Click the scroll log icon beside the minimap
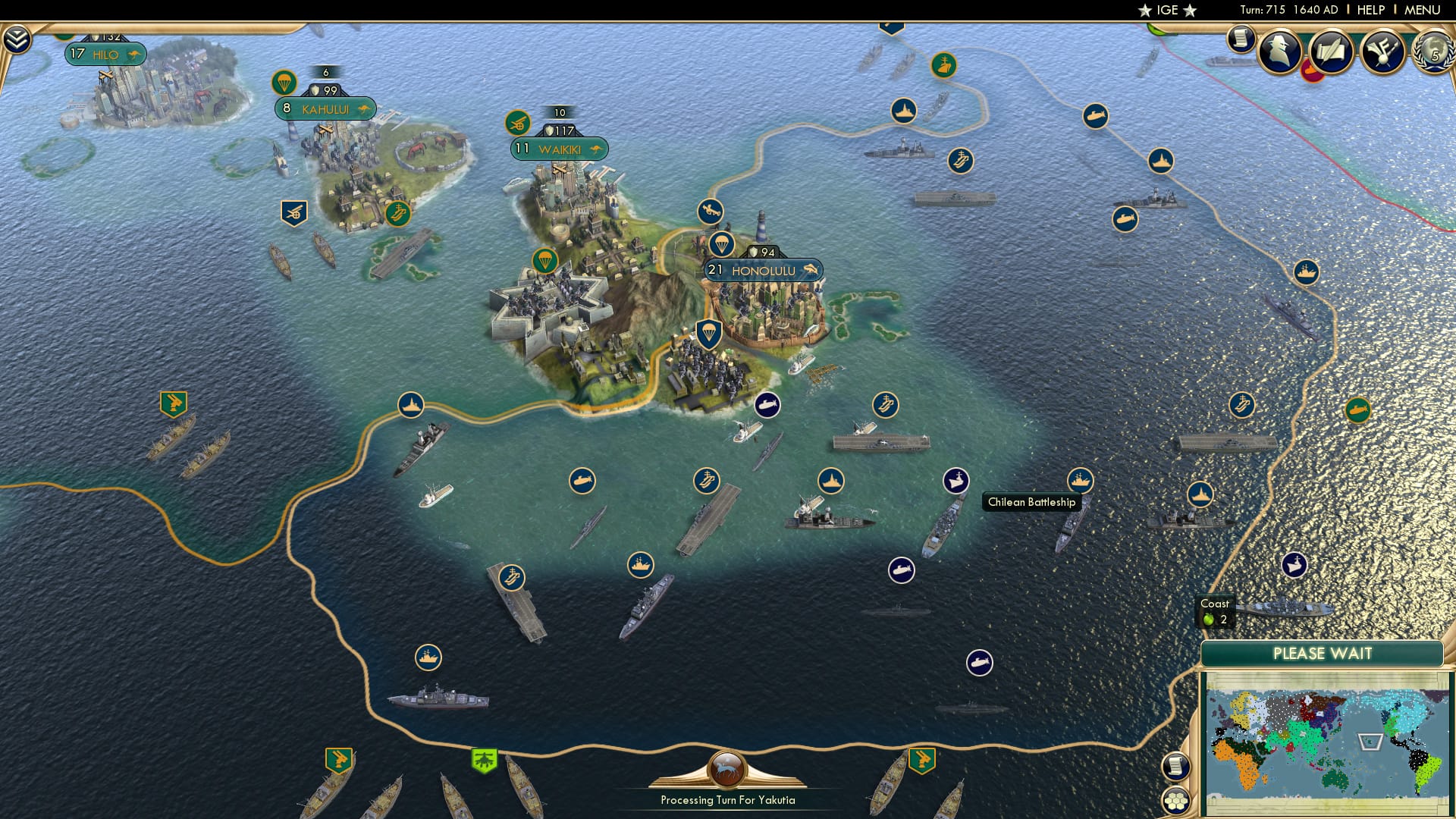Viewport: 1456px width, 819px height. click(x=1175, y=767)
